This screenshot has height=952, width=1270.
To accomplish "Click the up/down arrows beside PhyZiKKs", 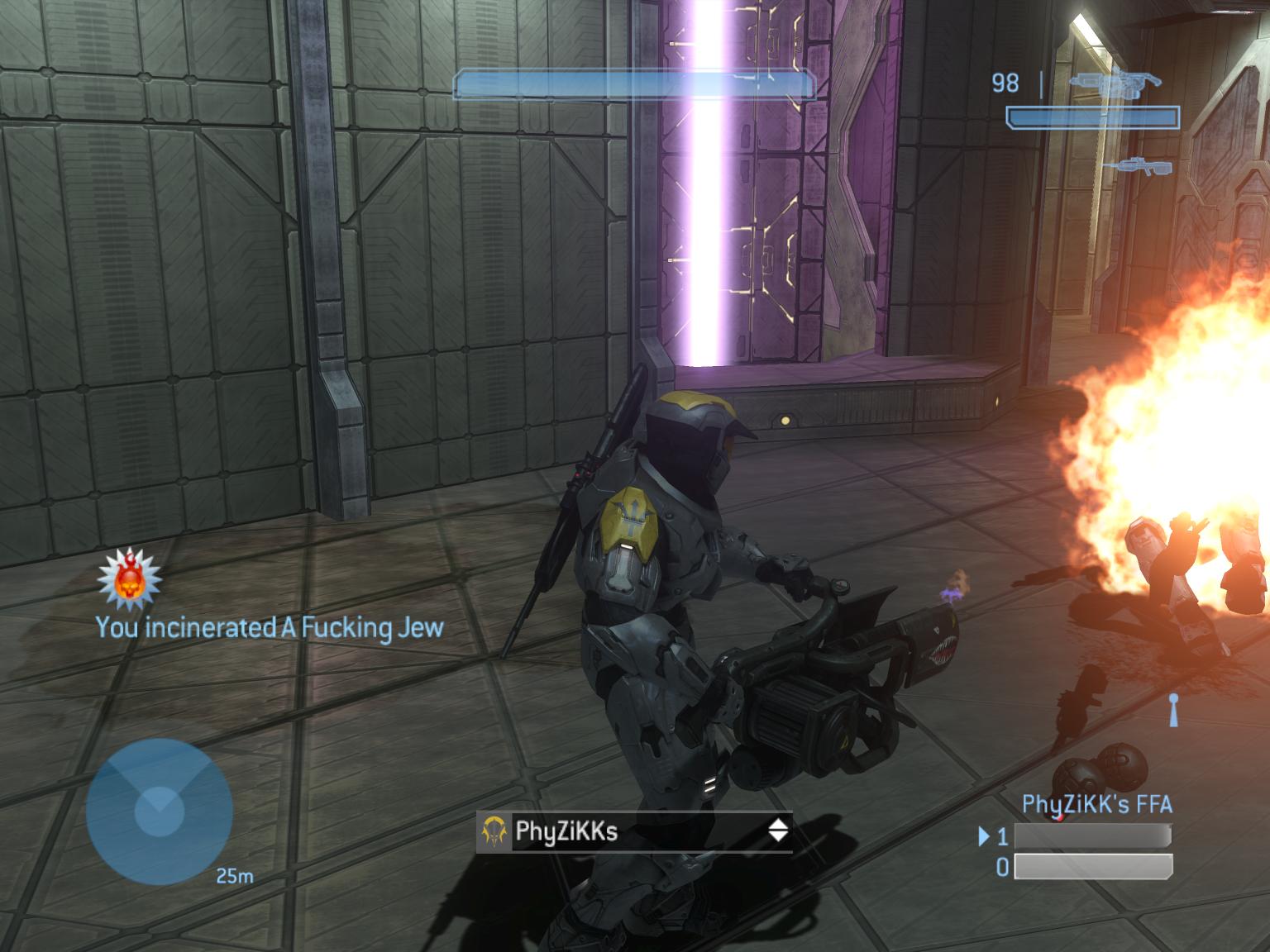I will (x=778, y=831).
